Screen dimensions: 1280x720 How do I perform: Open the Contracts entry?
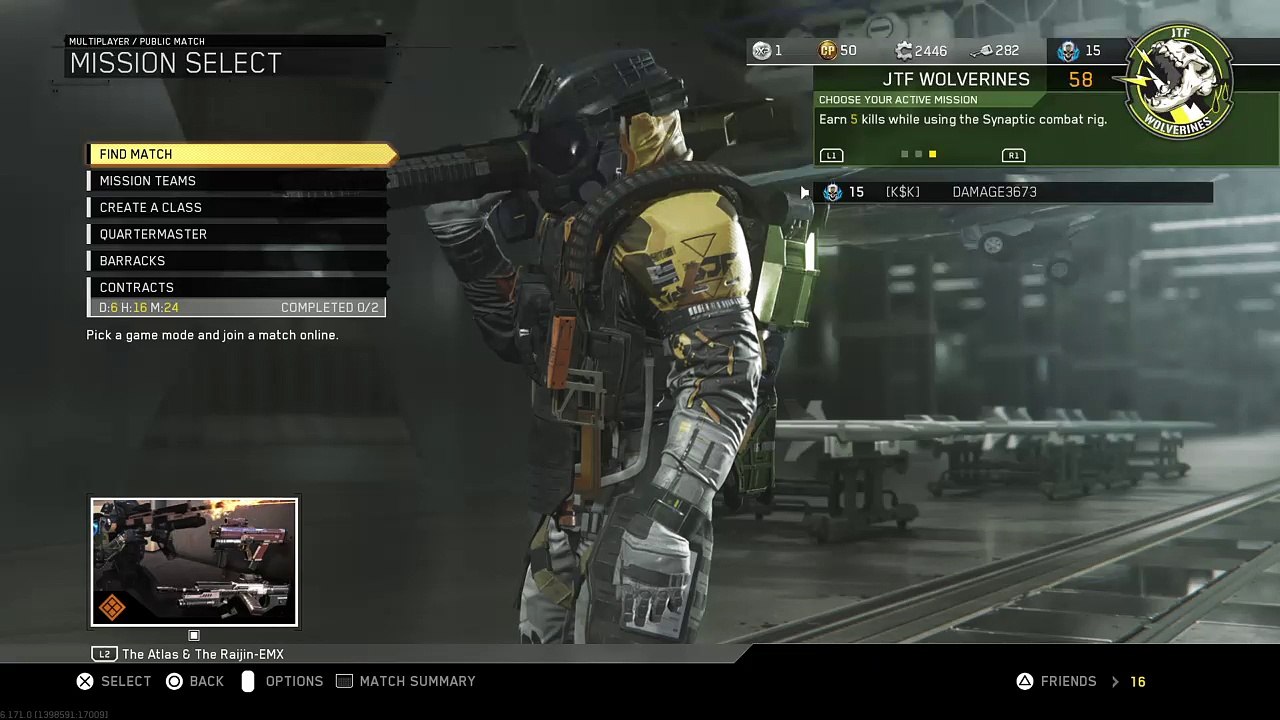237,288
